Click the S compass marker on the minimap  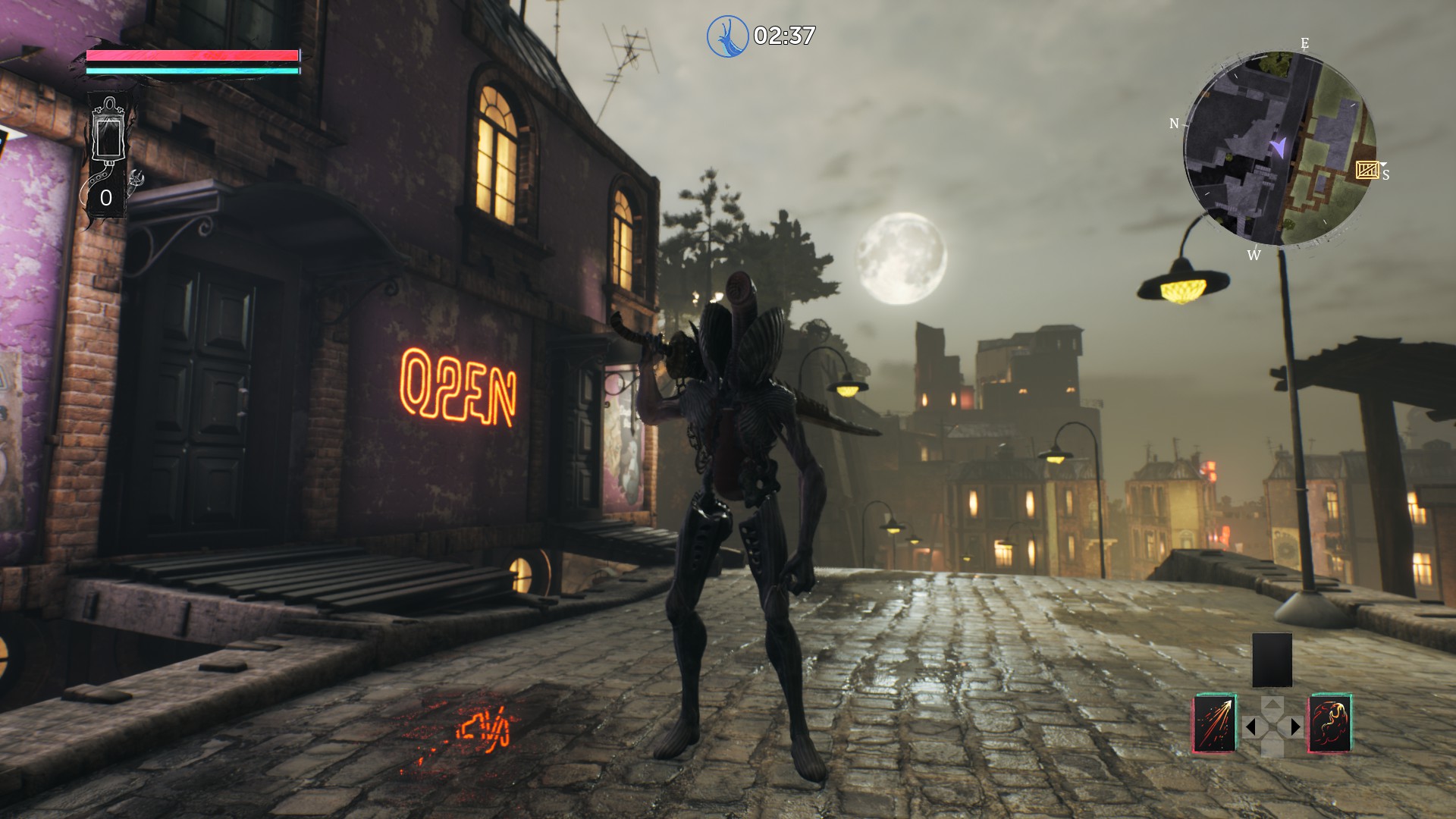click(x=1385, y=174)
